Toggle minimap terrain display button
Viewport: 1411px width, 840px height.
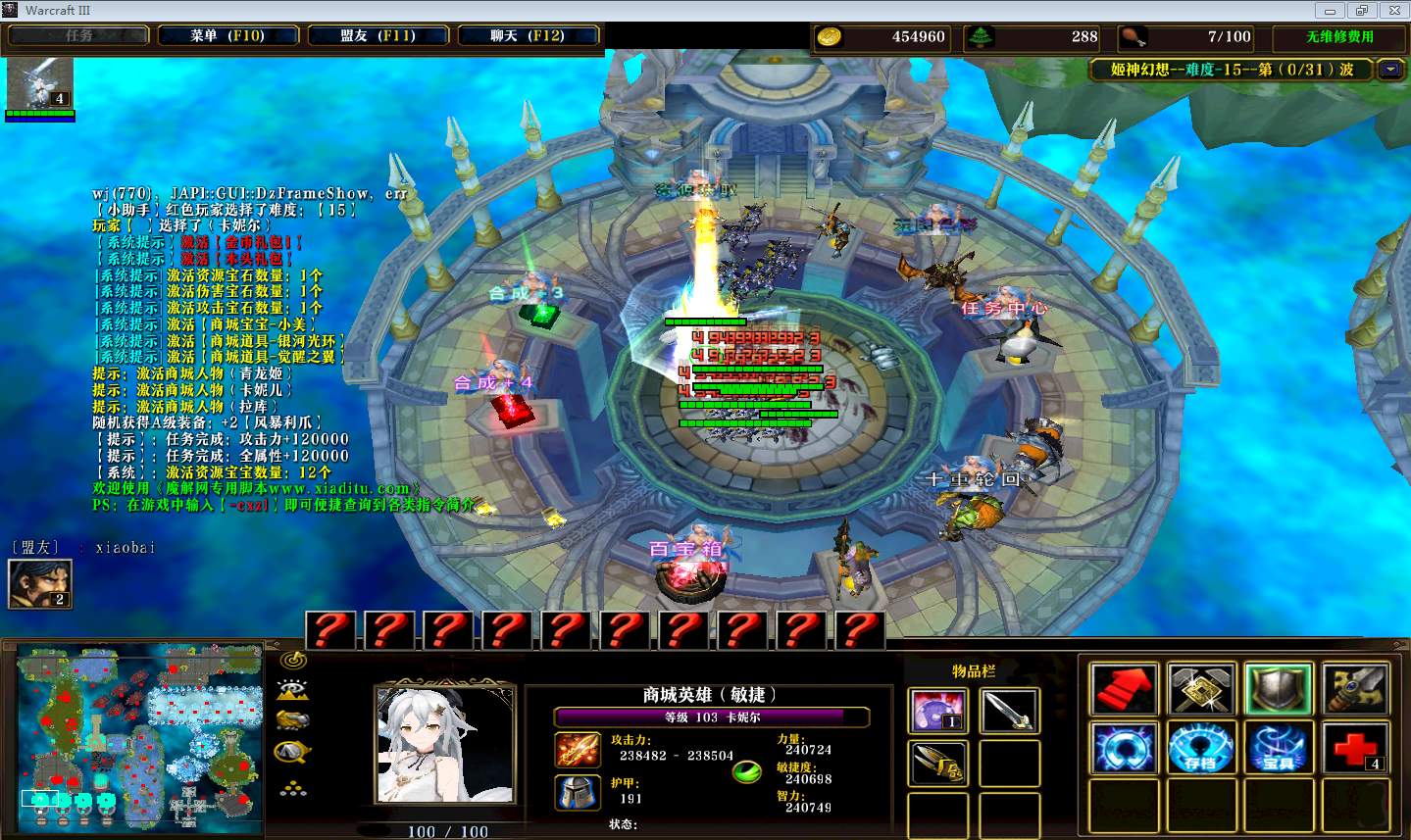292,690
